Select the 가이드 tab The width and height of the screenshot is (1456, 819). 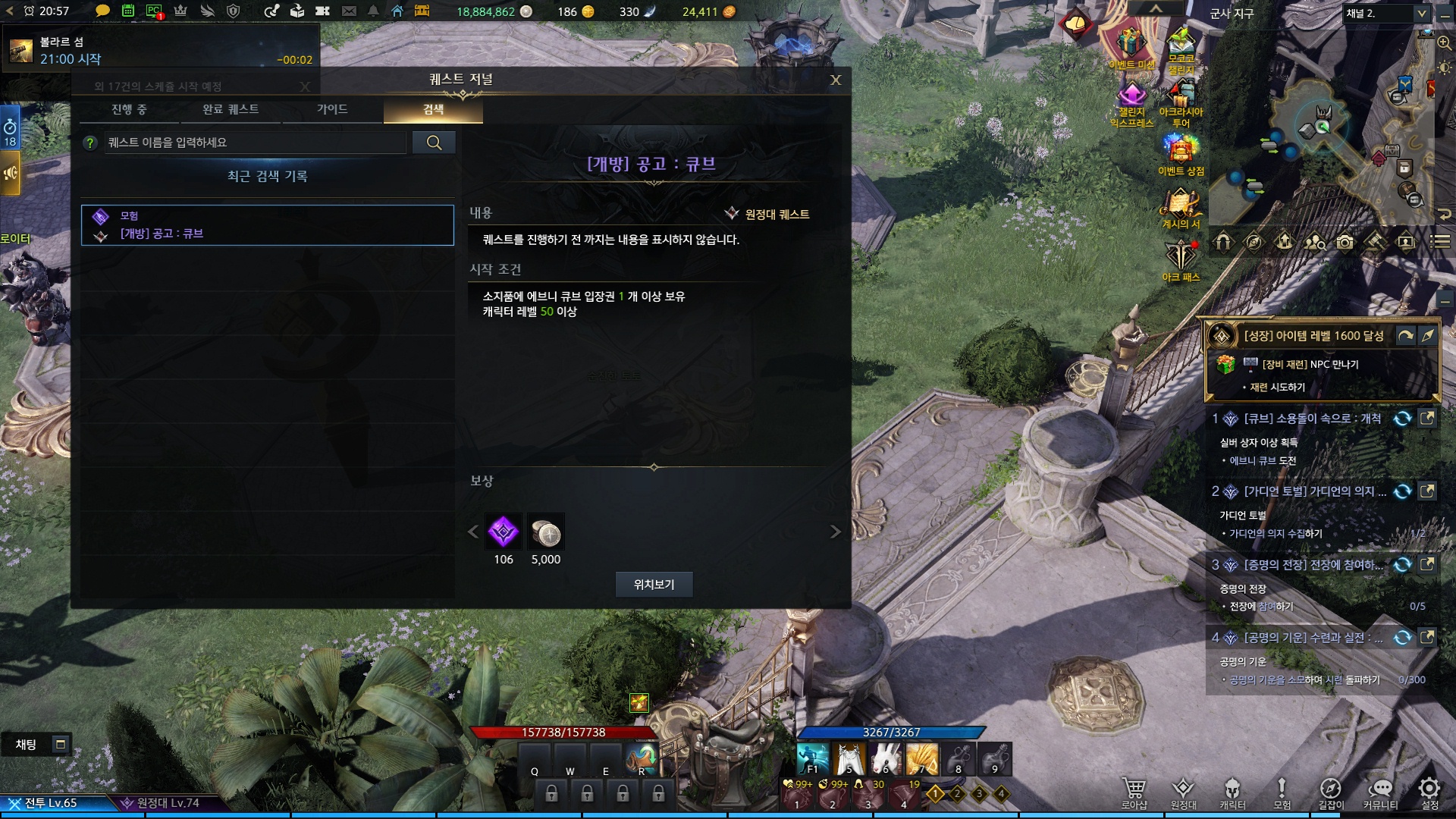point(332,110)
